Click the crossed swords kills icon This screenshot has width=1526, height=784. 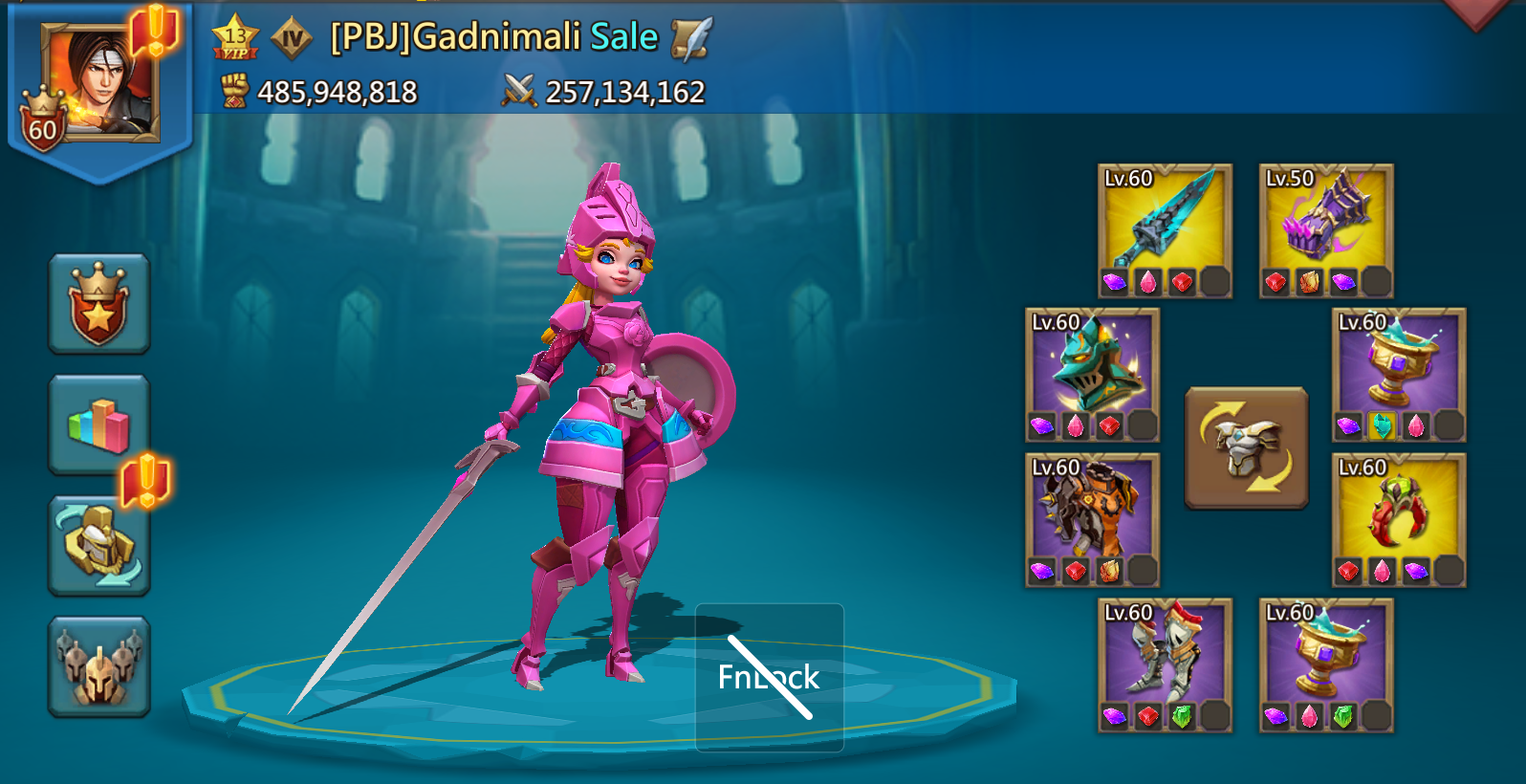point(516,92)
